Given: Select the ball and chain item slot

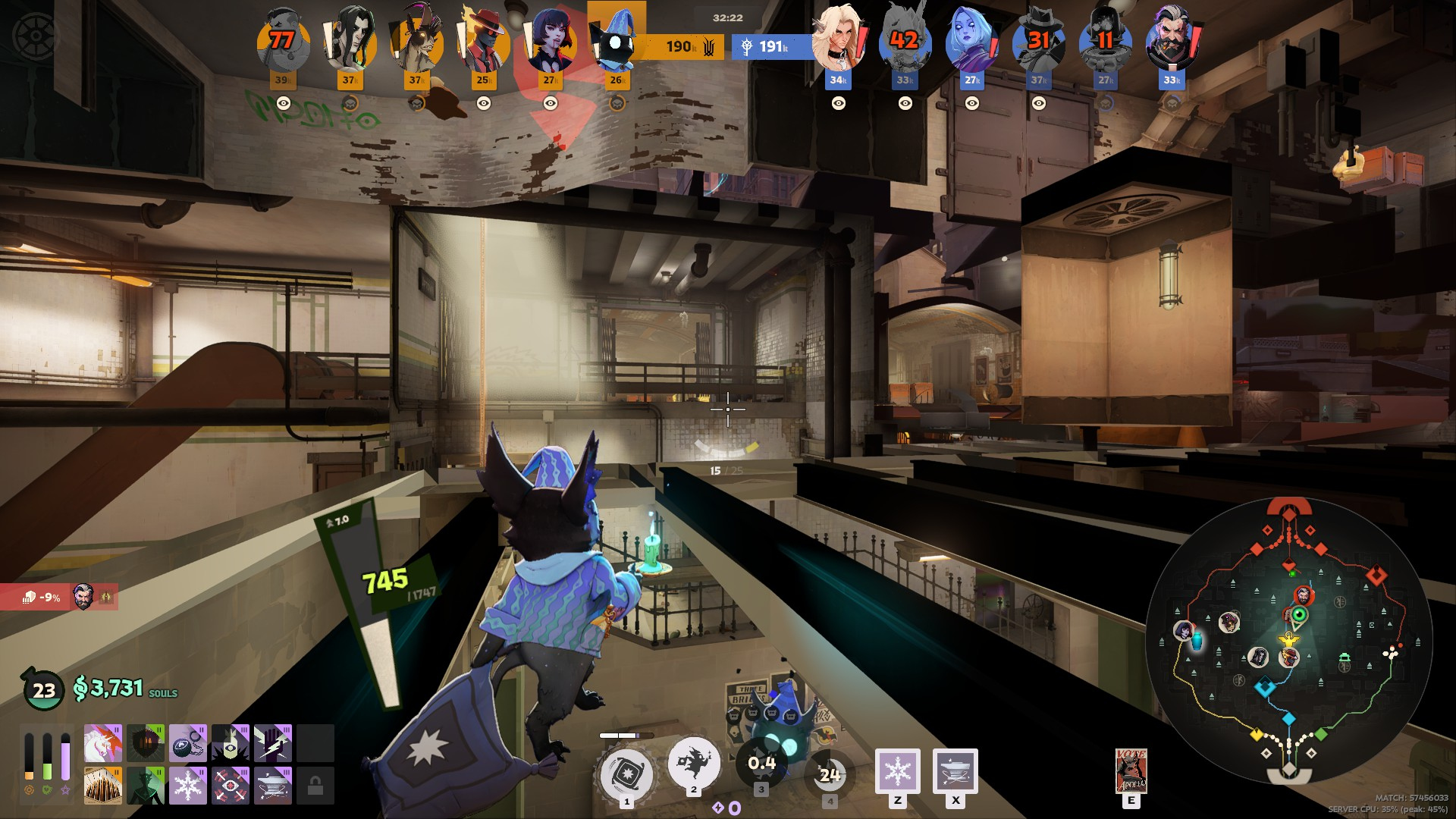Looking at the screenshot, I should (187, 743).
